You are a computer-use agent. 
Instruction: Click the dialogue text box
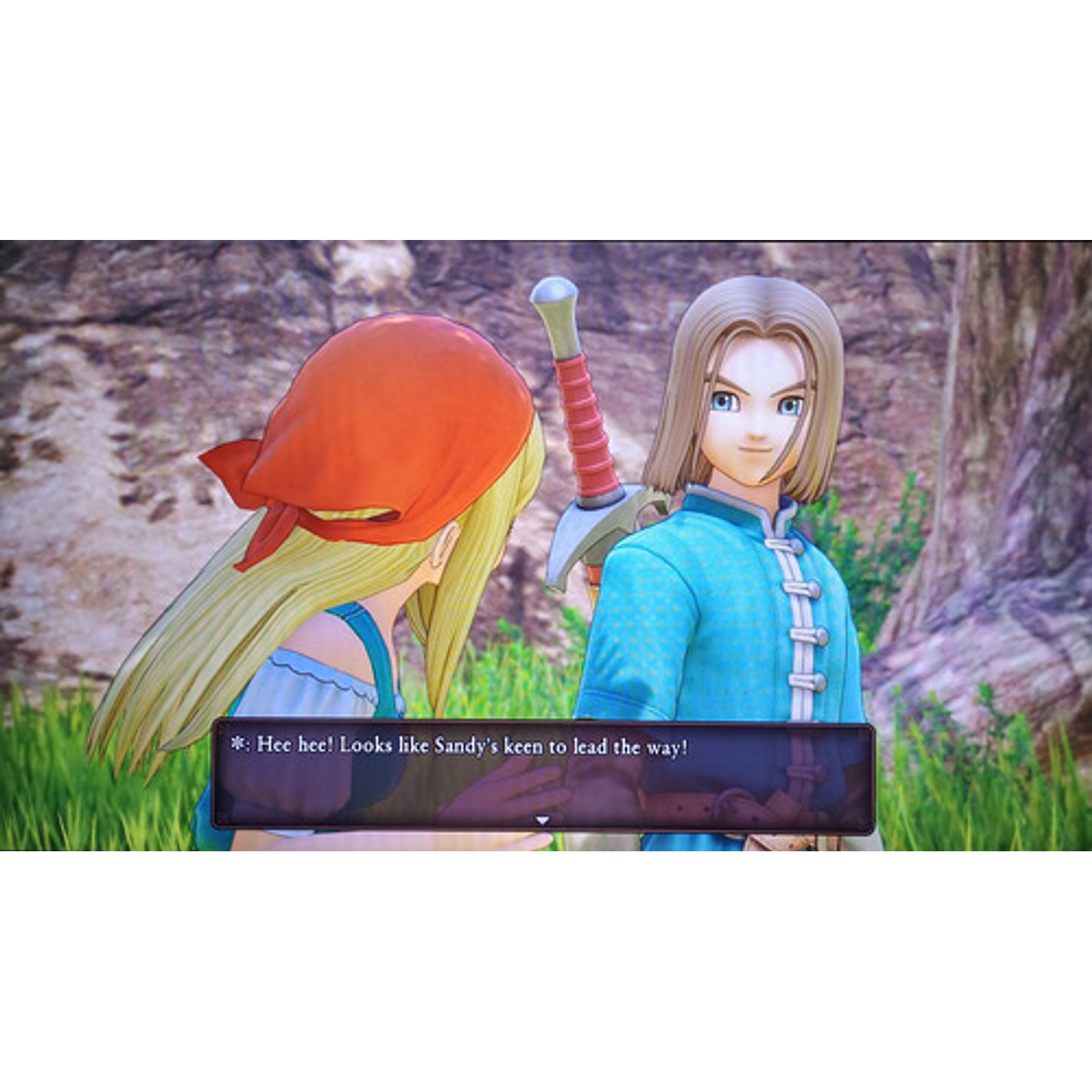(x=545, y=775)
